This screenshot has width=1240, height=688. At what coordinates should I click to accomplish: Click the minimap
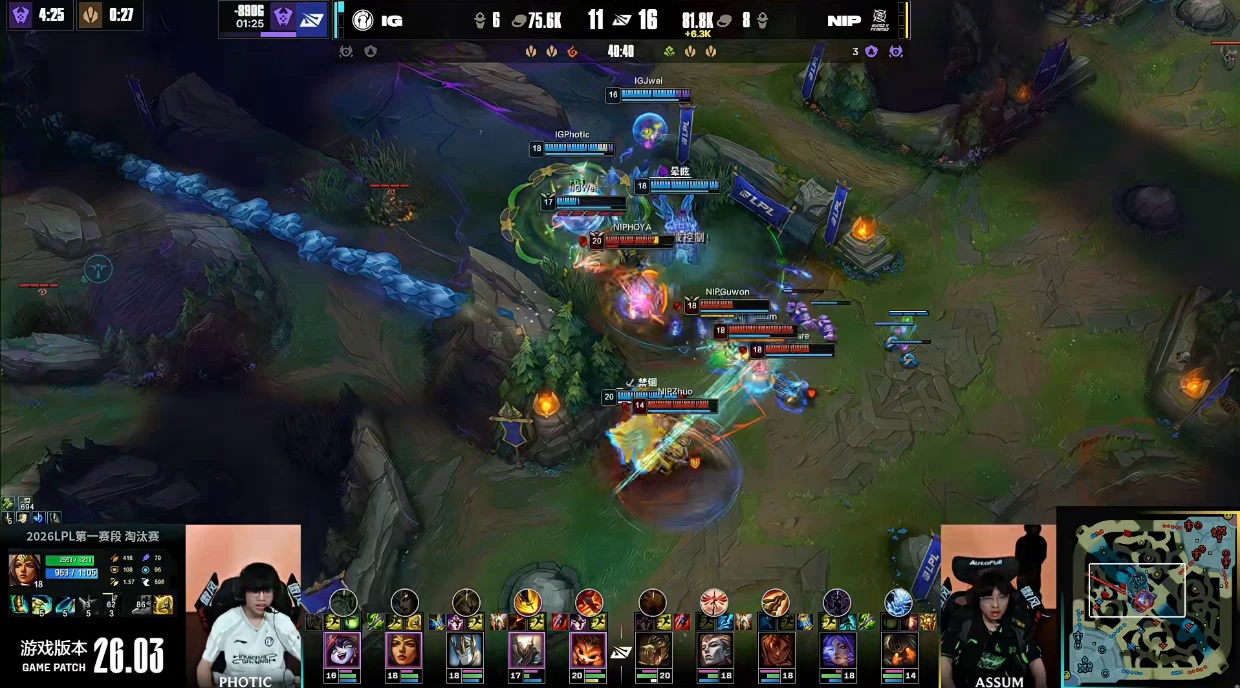(x=1150, y=599)
